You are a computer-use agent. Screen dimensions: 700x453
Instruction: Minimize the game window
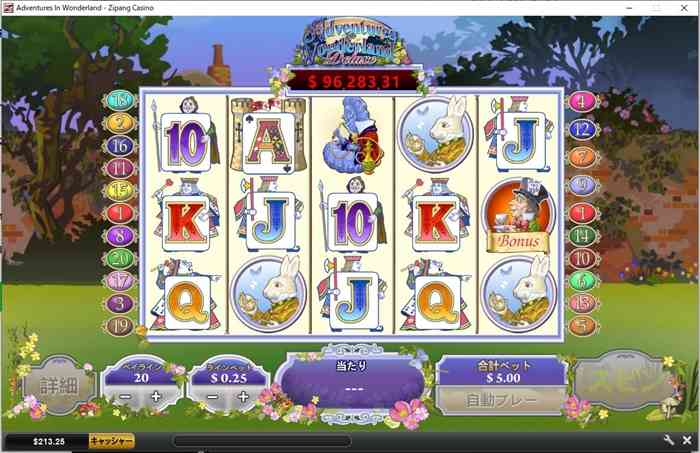pyautogui.click(x=630, y=7)
